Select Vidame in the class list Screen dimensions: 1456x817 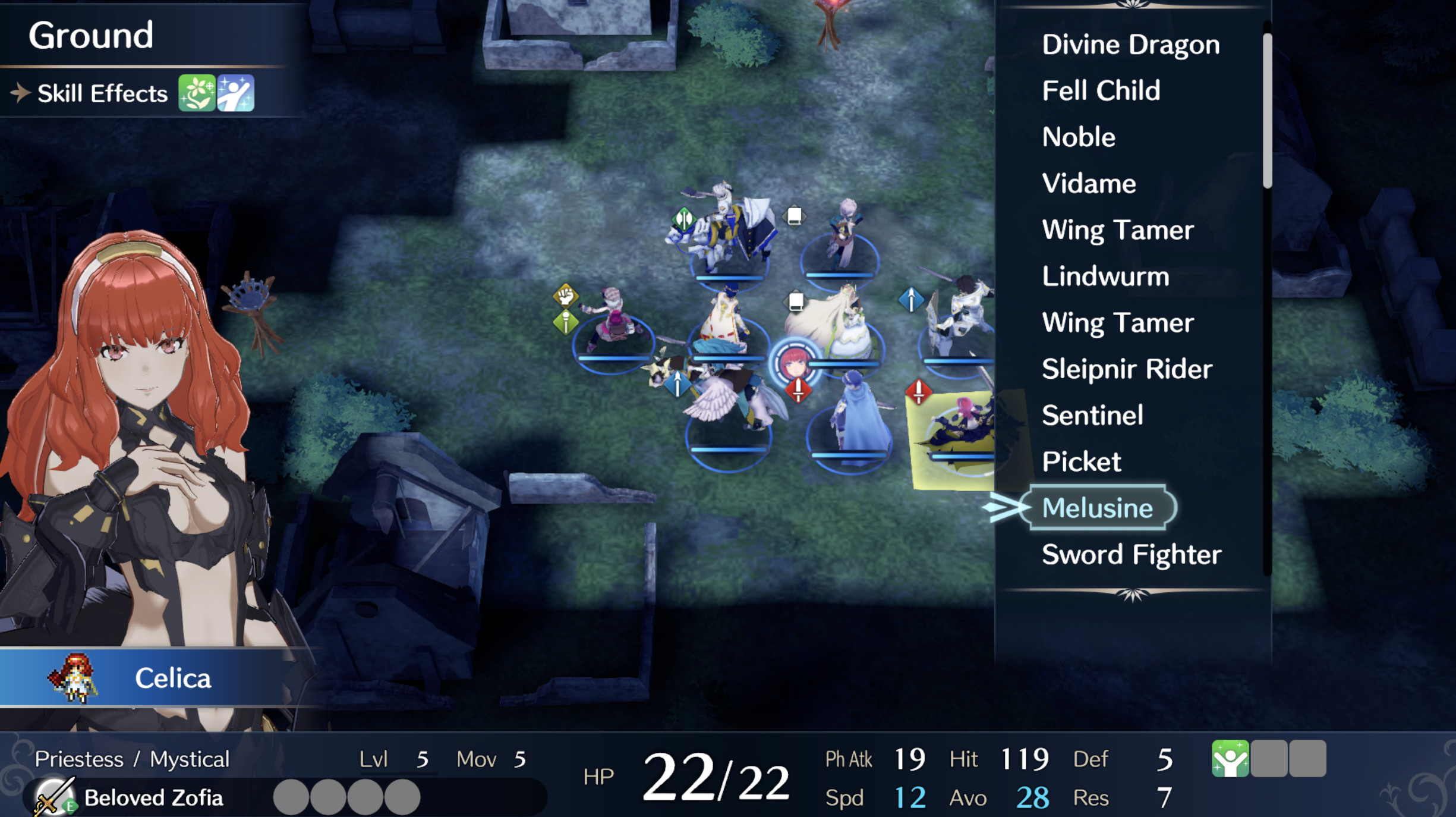click(1089, 184)
